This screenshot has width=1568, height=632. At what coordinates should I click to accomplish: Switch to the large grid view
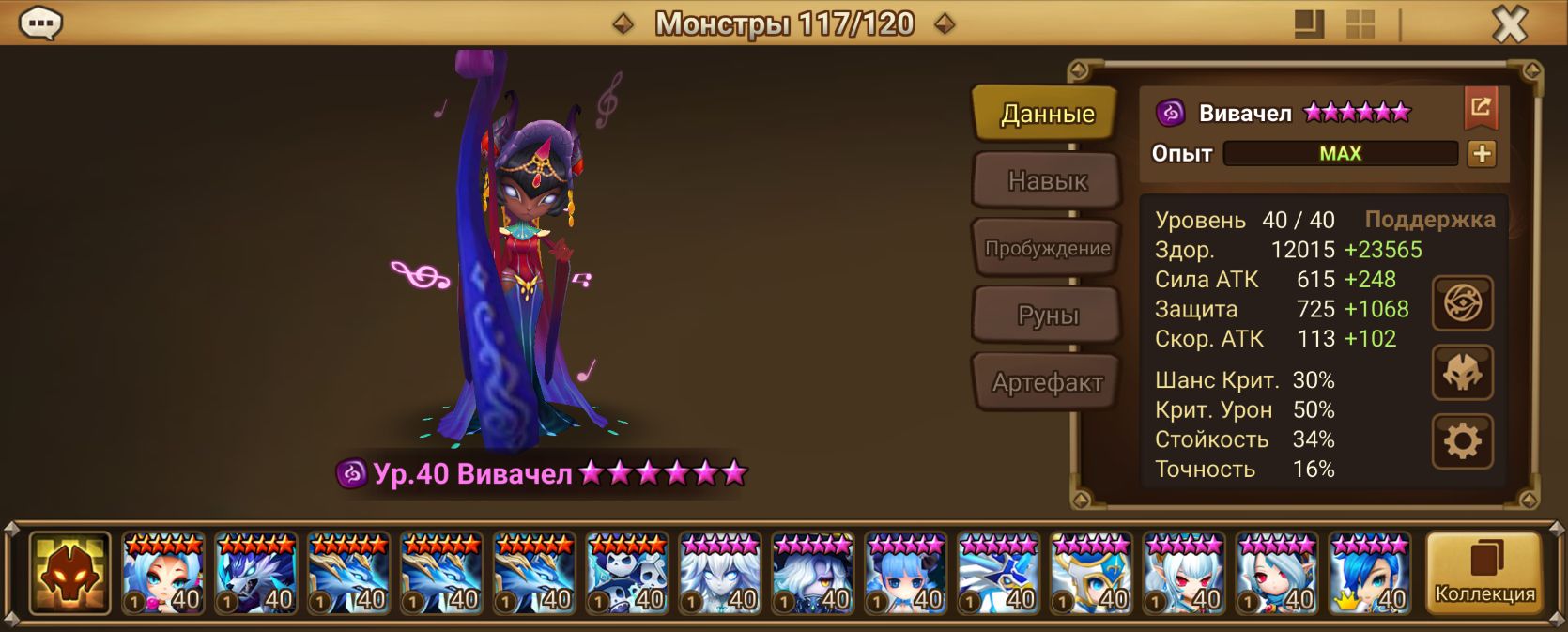(1360, 24)
